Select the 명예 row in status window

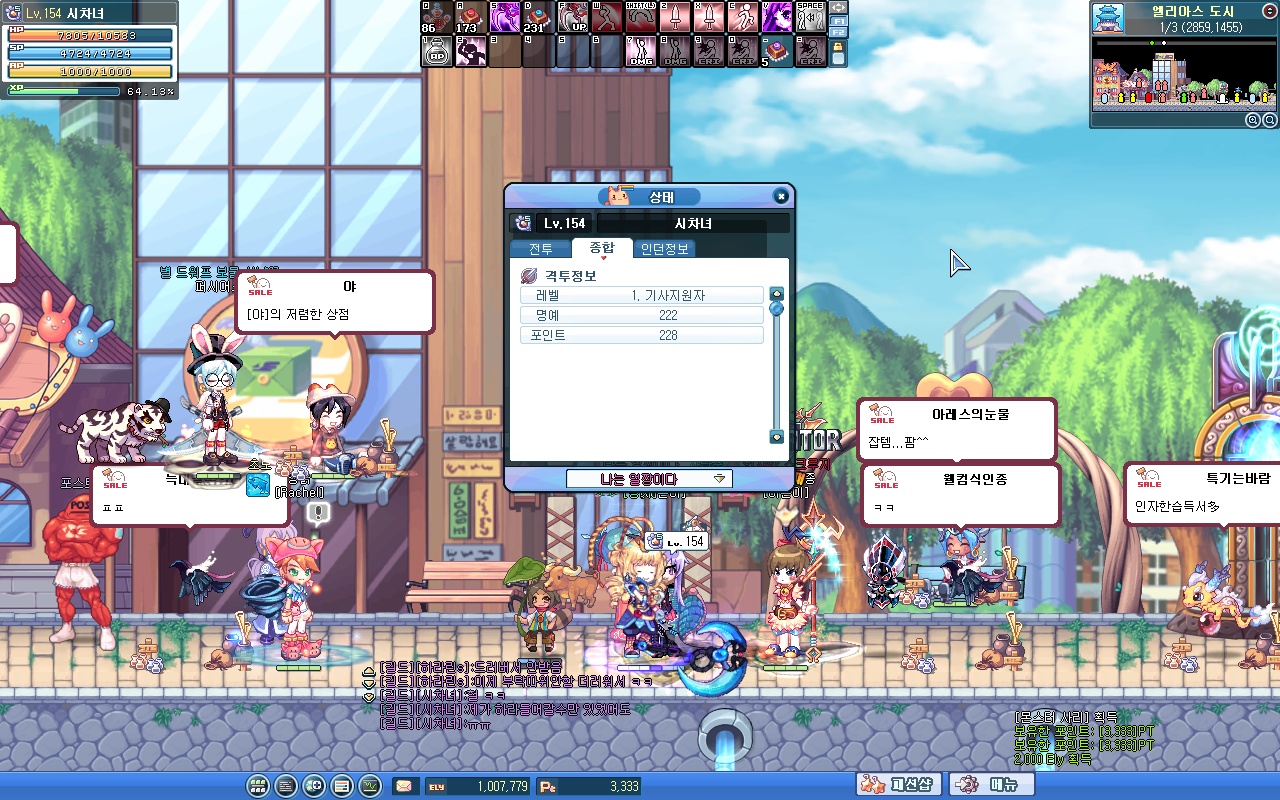pos(642,315)
